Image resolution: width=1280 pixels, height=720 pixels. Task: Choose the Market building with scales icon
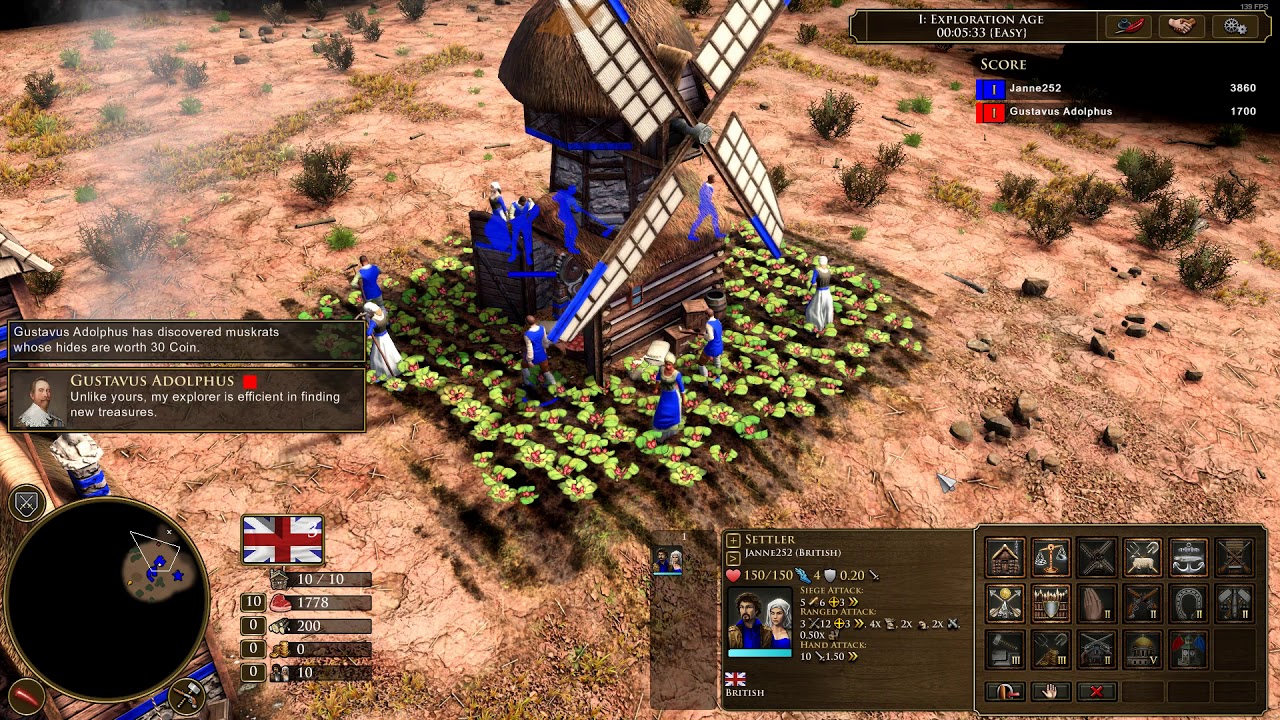[1050, 557]
